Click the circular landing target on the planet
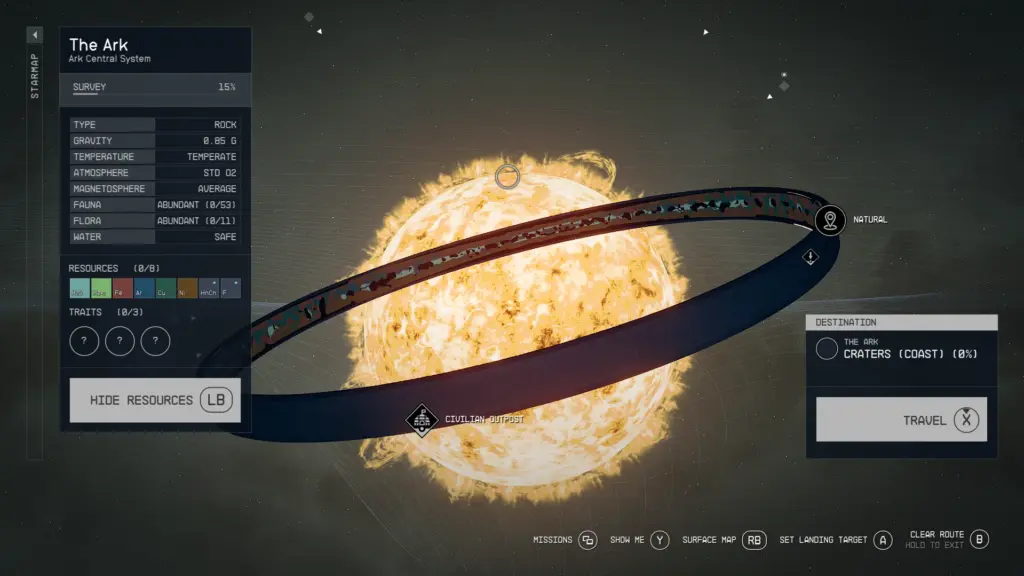The width and height of the screenshot is (1024, 576). pyautogui.click(x=508, y=178)
